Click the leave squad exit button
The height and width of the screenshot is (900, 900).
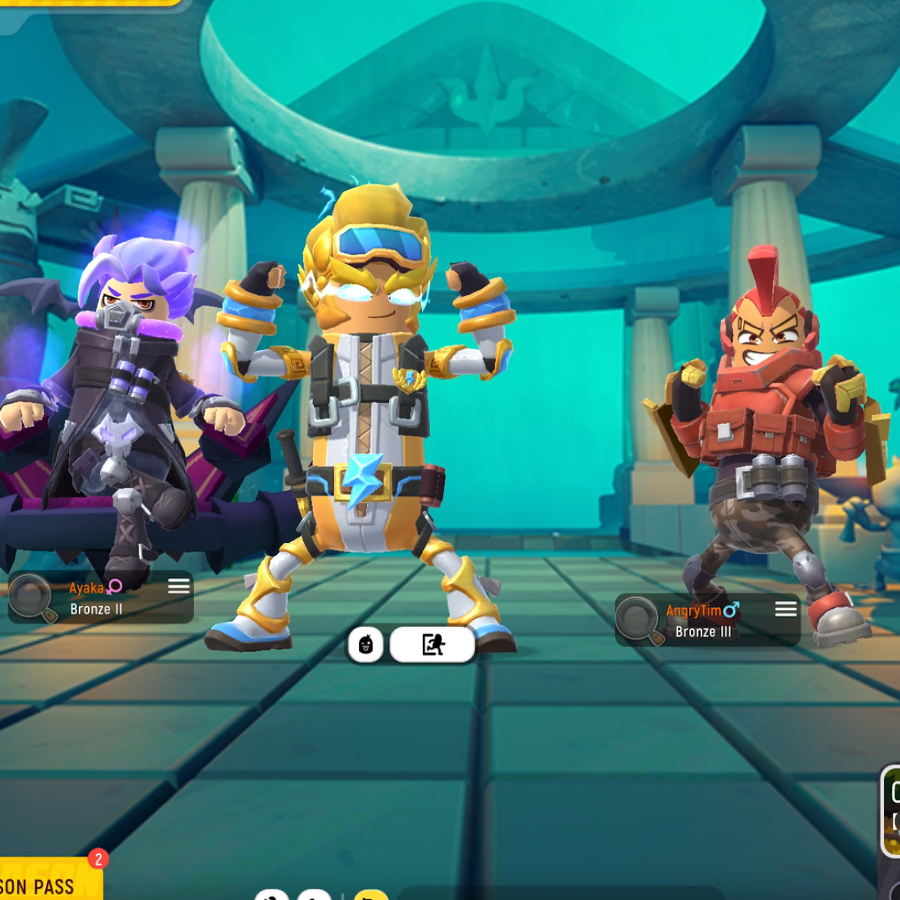[432, 645]
